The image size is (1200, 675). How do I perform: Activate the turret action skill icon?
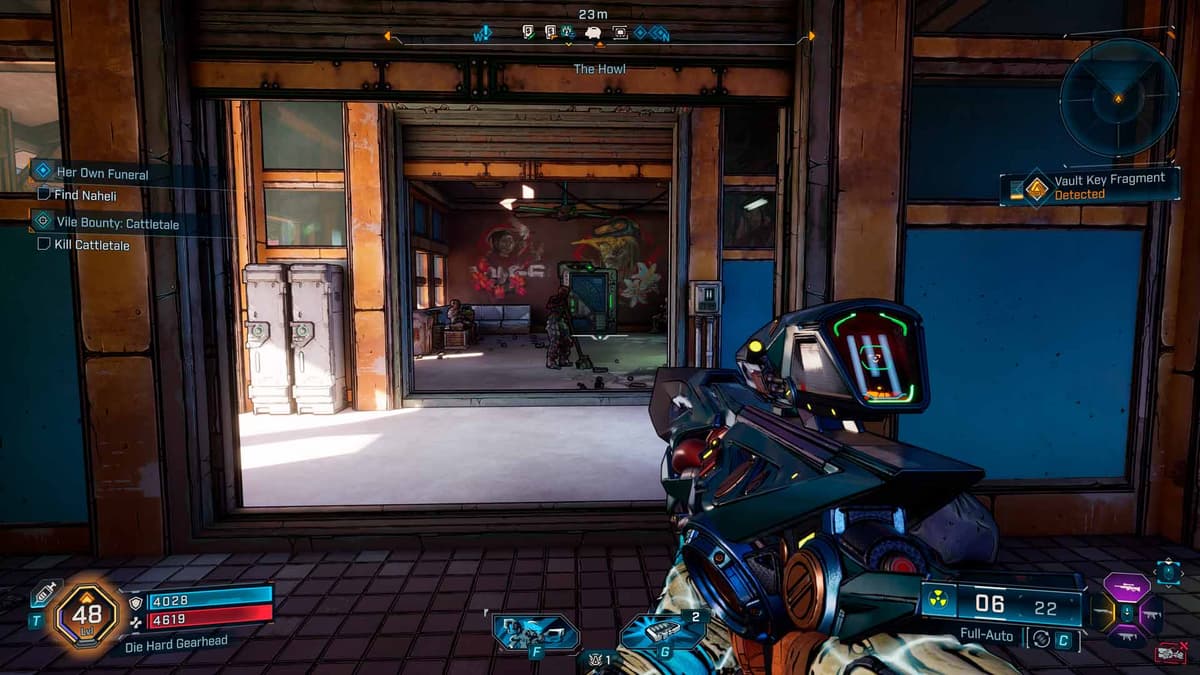[x=534, y=632]
